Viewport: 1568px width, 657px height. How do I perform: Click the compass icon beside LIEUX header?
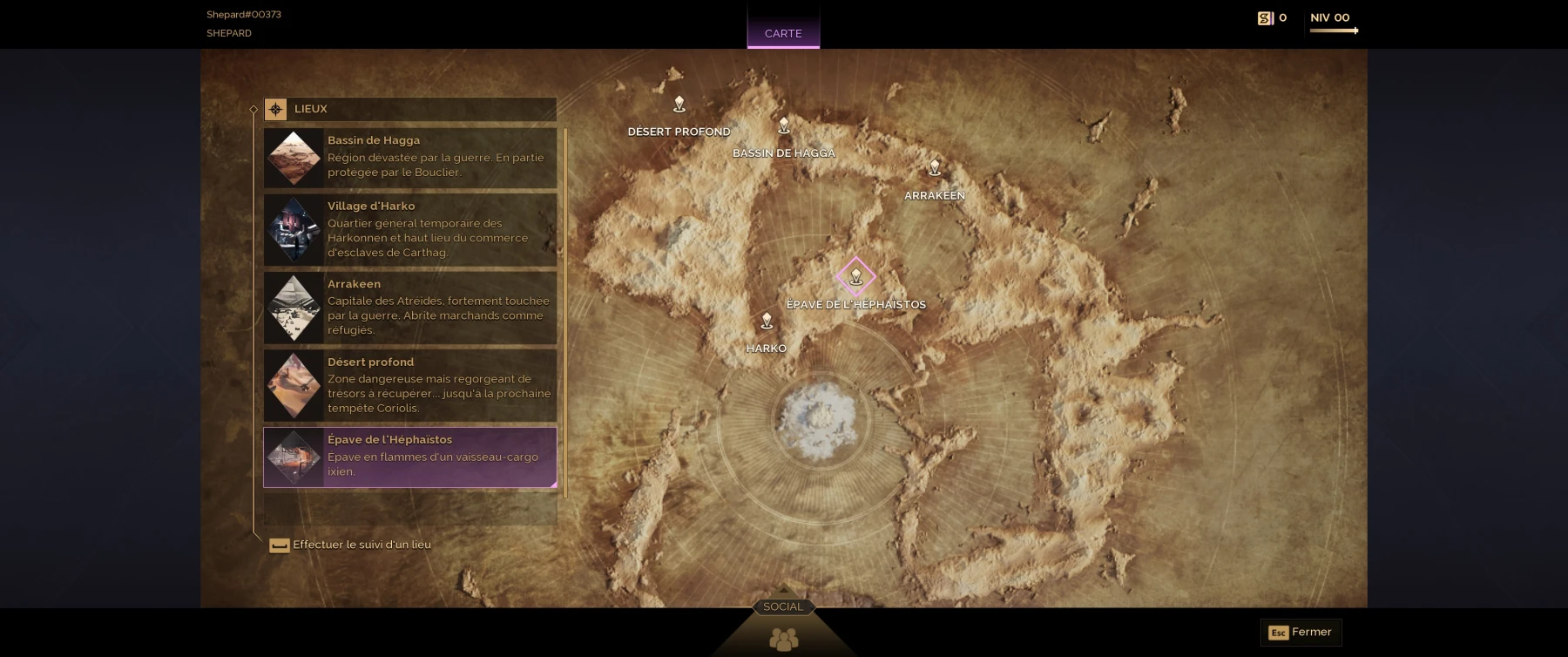click(276, 109)
